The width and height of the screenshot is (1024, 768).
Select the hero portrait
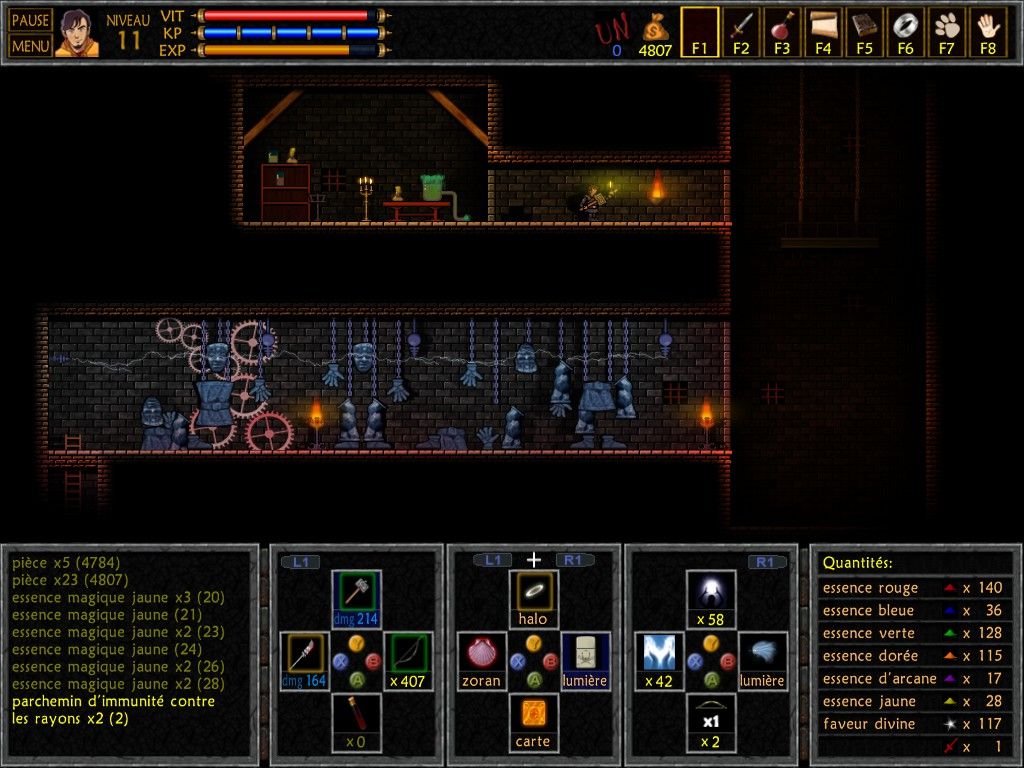coord(77,33)
